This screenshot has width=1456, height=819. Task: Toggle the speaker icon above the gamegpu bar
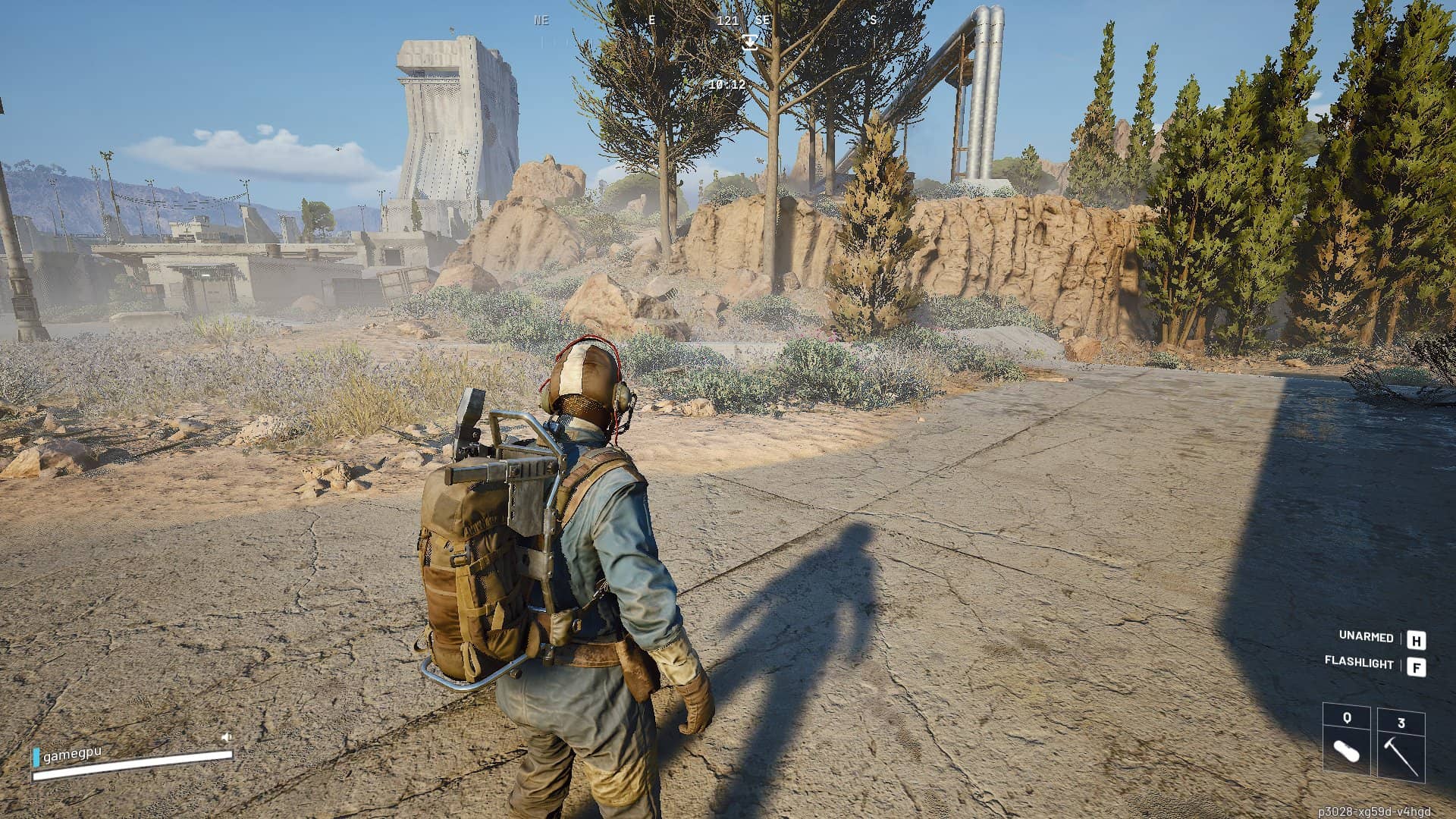pos(226,737)
